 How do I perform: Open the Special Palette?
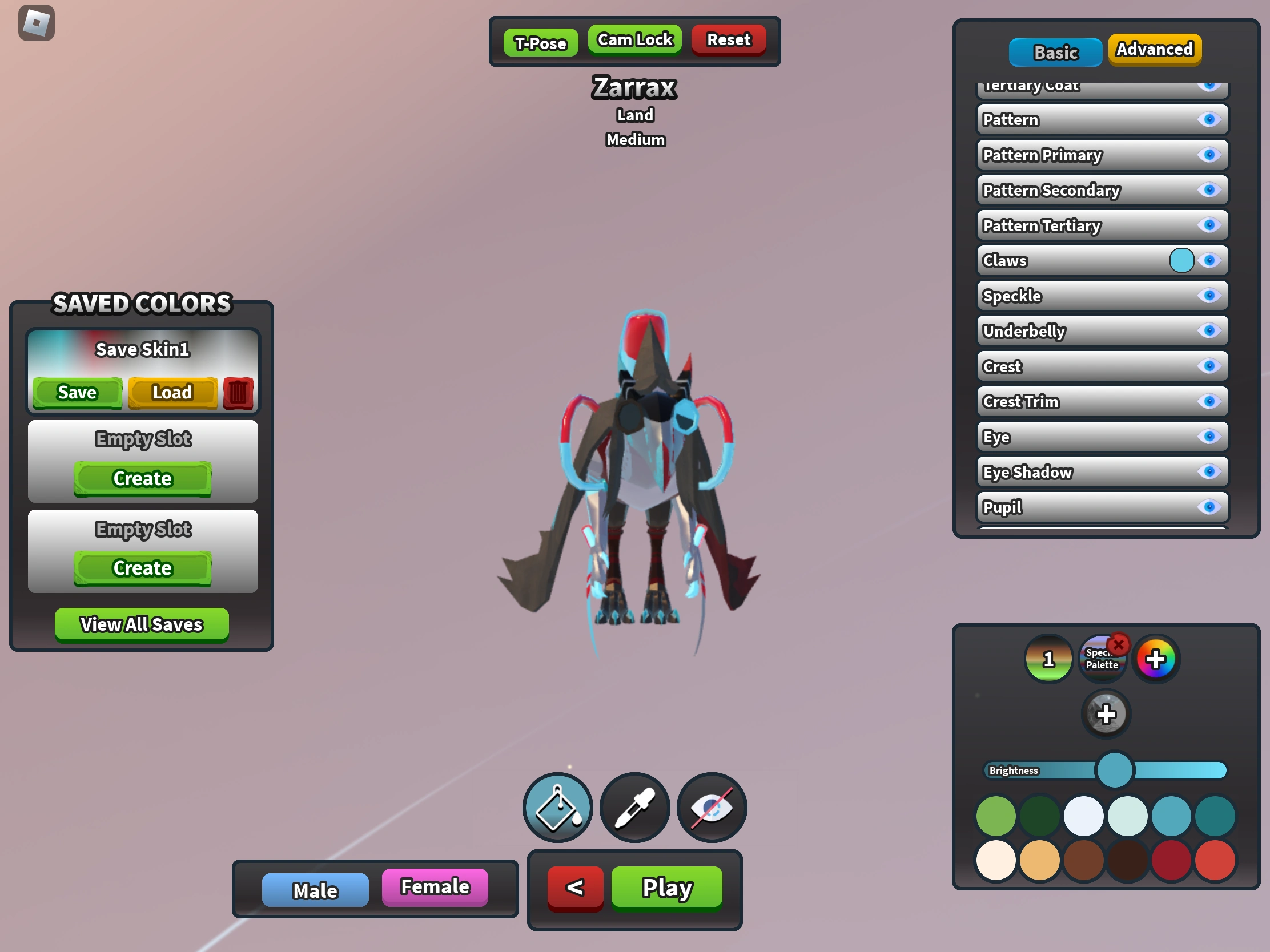[1101, 658]
